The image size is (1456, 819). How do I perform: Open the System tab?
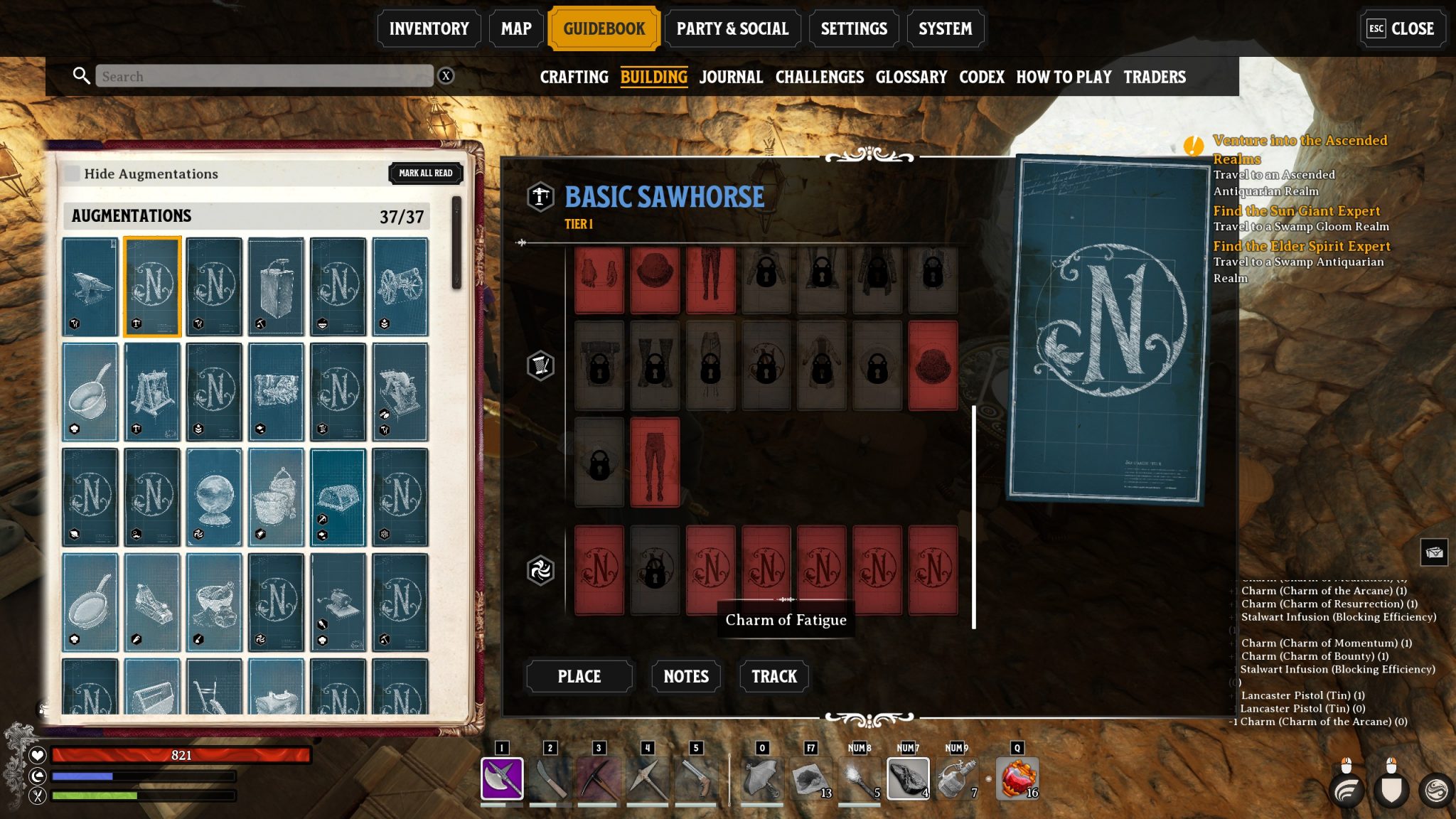point(945,29)
